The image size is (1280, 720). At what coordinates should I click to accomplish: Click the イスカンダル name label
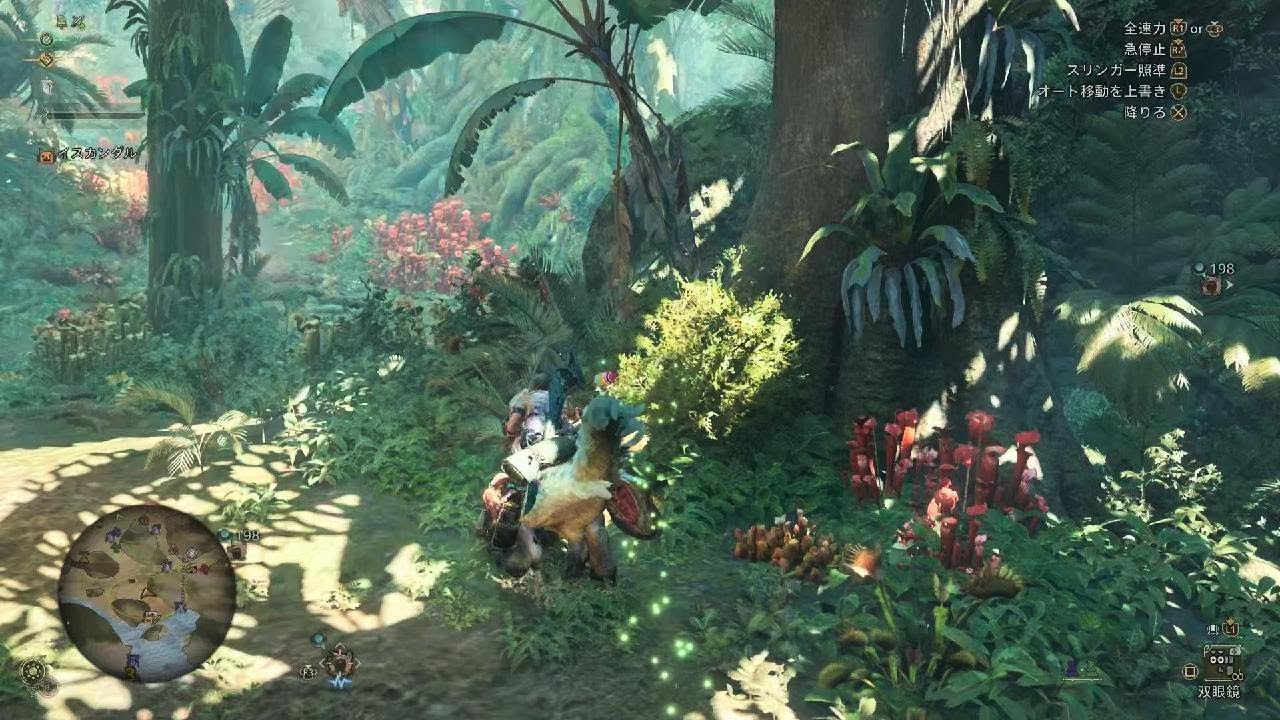(97, 152)
